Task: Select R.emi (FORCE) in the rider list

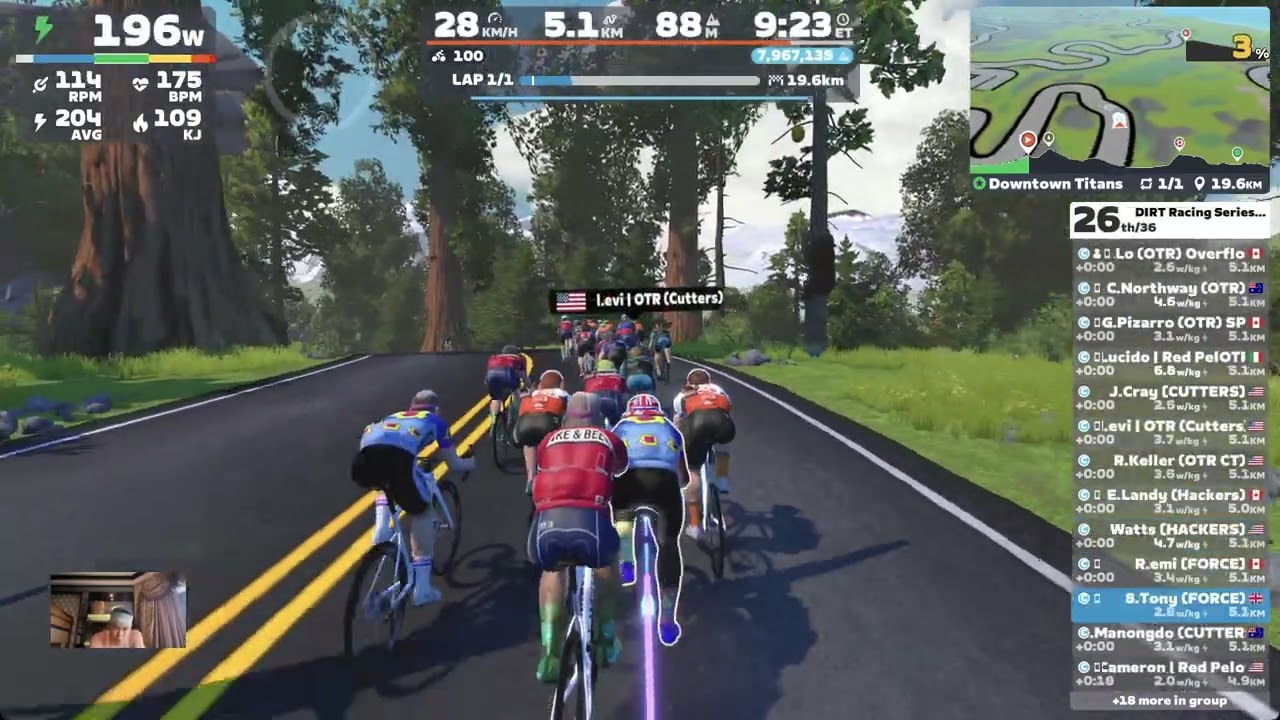Action: click(x=1170, y=571)
